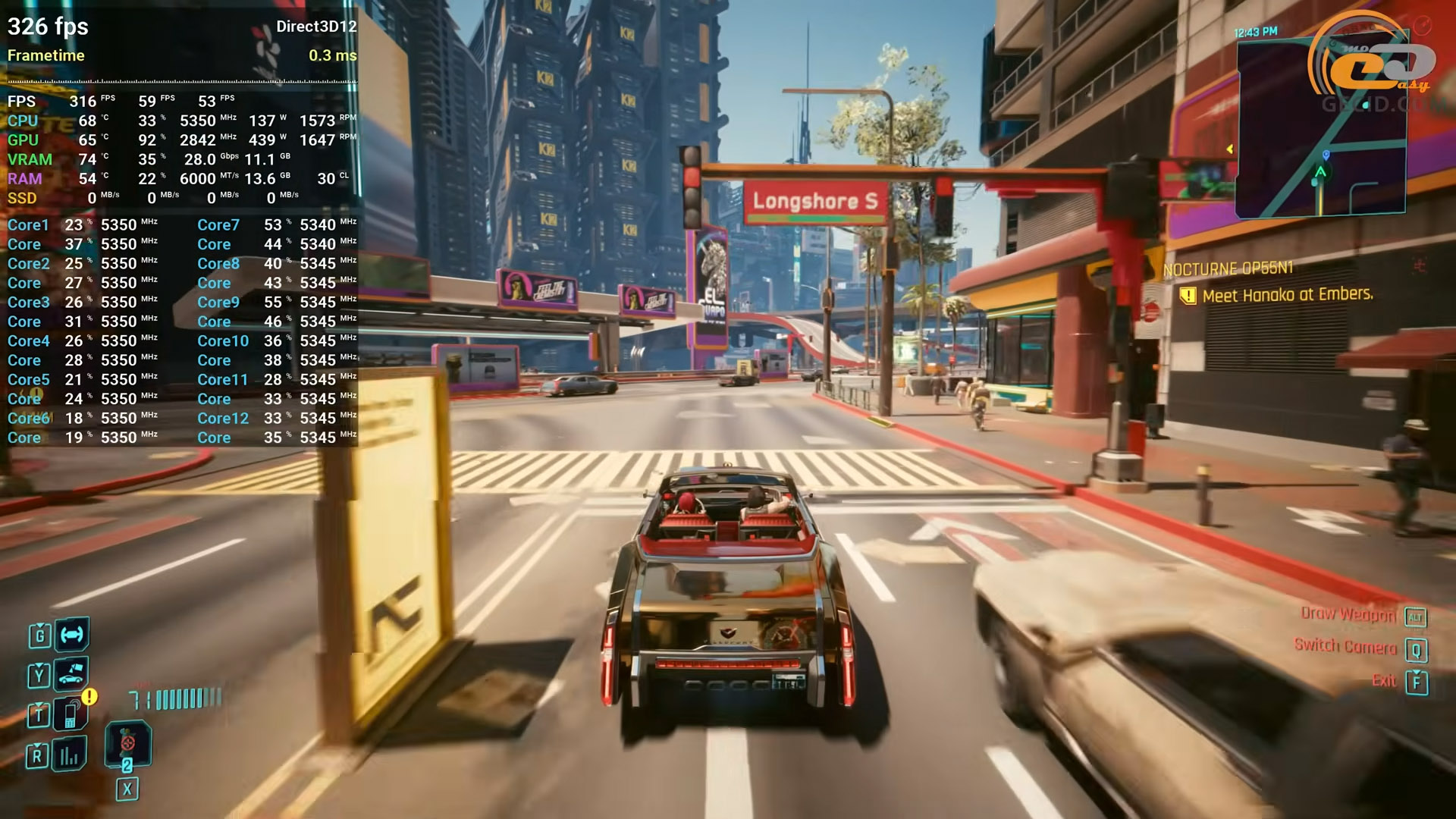Screen dimensions: 1456x819
Task: Click the vehicle steering mode icon
Action: coord(72,634)
